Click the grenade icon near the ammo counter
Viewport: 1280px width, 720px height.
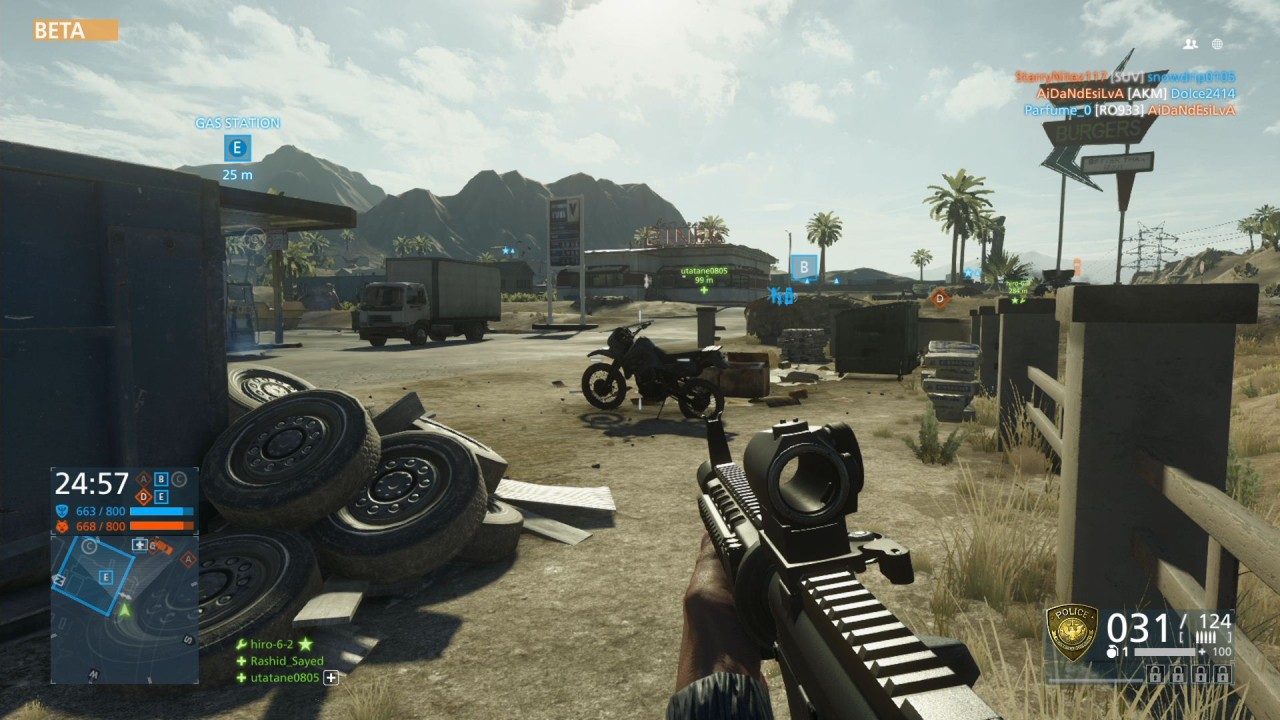click(1112, 651)
